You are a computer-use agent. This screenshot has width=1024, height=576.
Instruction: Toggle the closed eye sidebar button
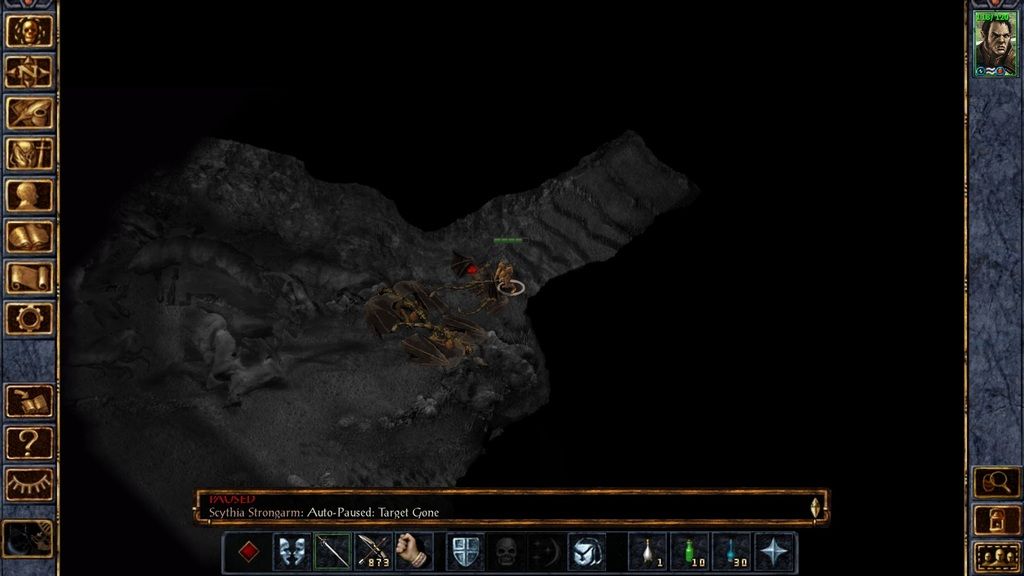coord(29,483)
